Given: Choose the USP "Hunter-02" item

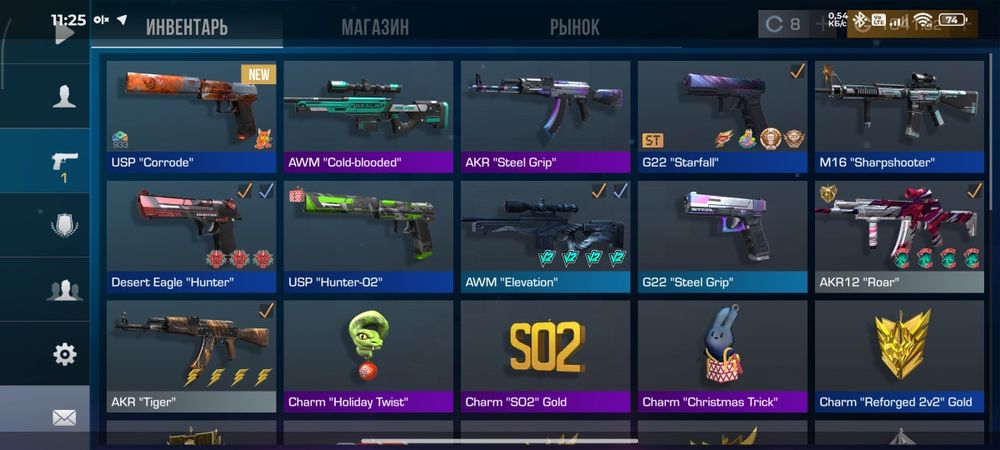Looking at the screenshot, I should pos(369,236).
